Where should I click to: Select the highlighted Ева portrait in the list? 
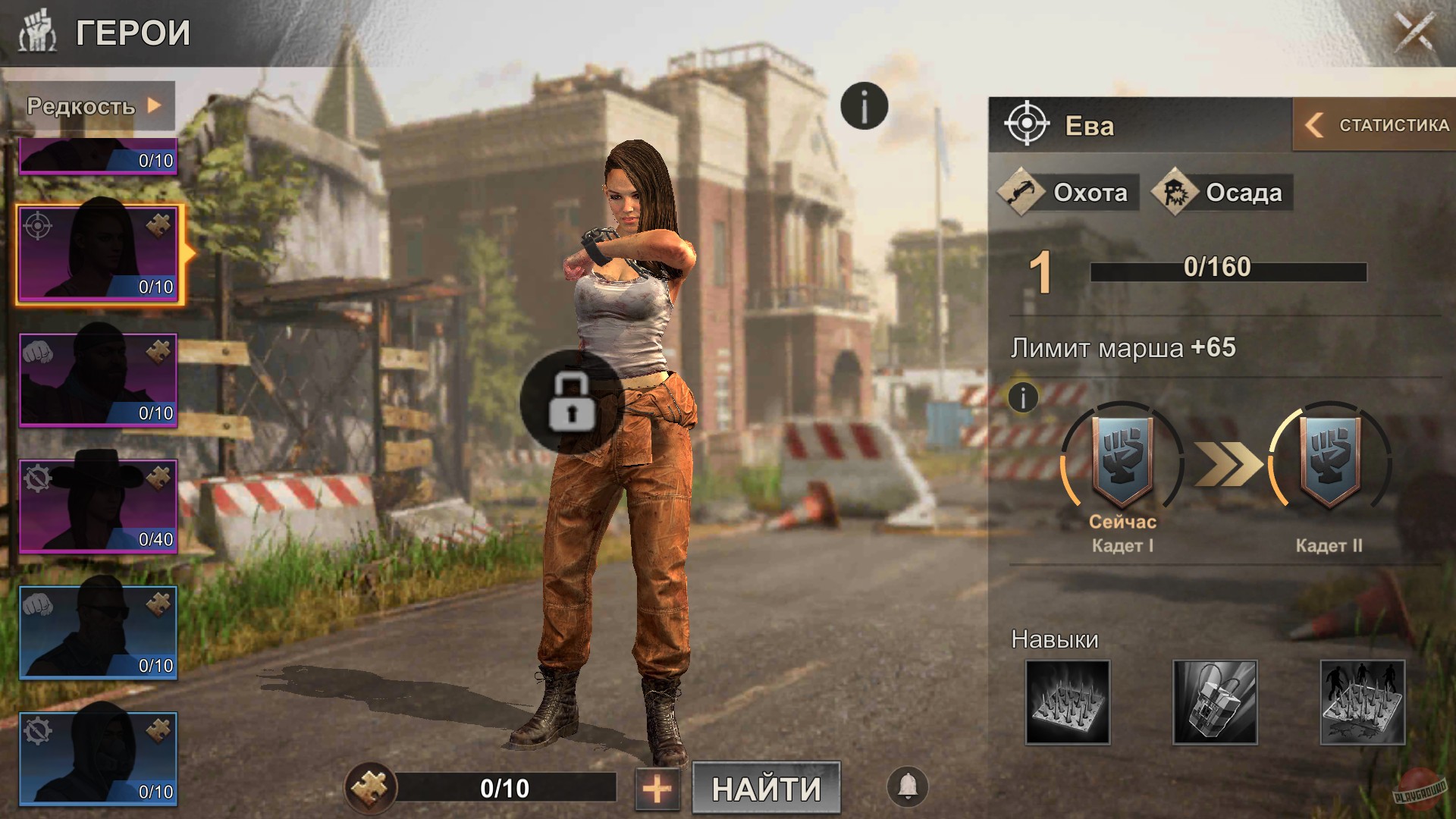pos(97,253)
